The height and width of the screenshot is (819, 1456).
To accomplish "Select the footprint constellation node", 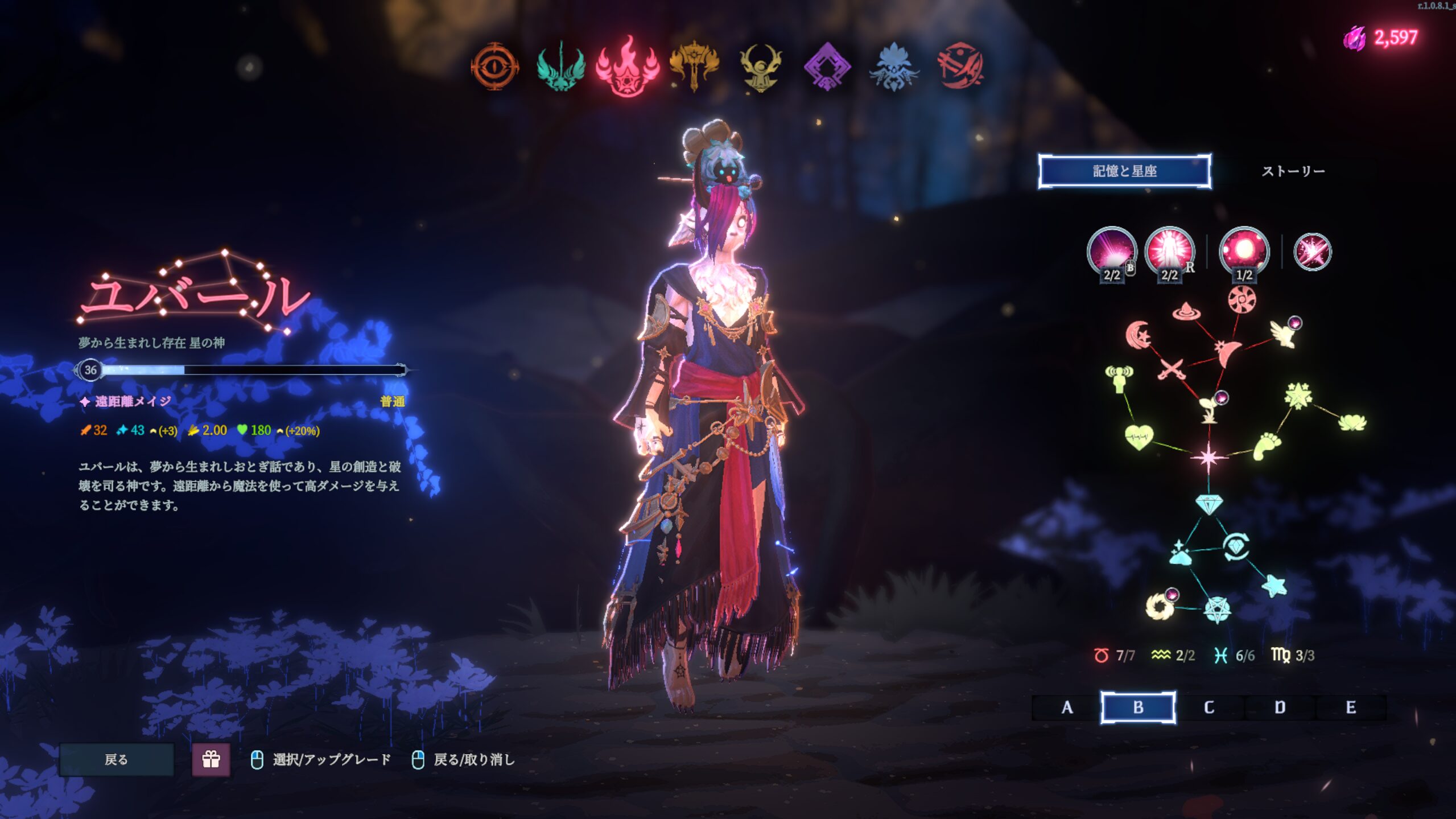I will [1267, 446].
